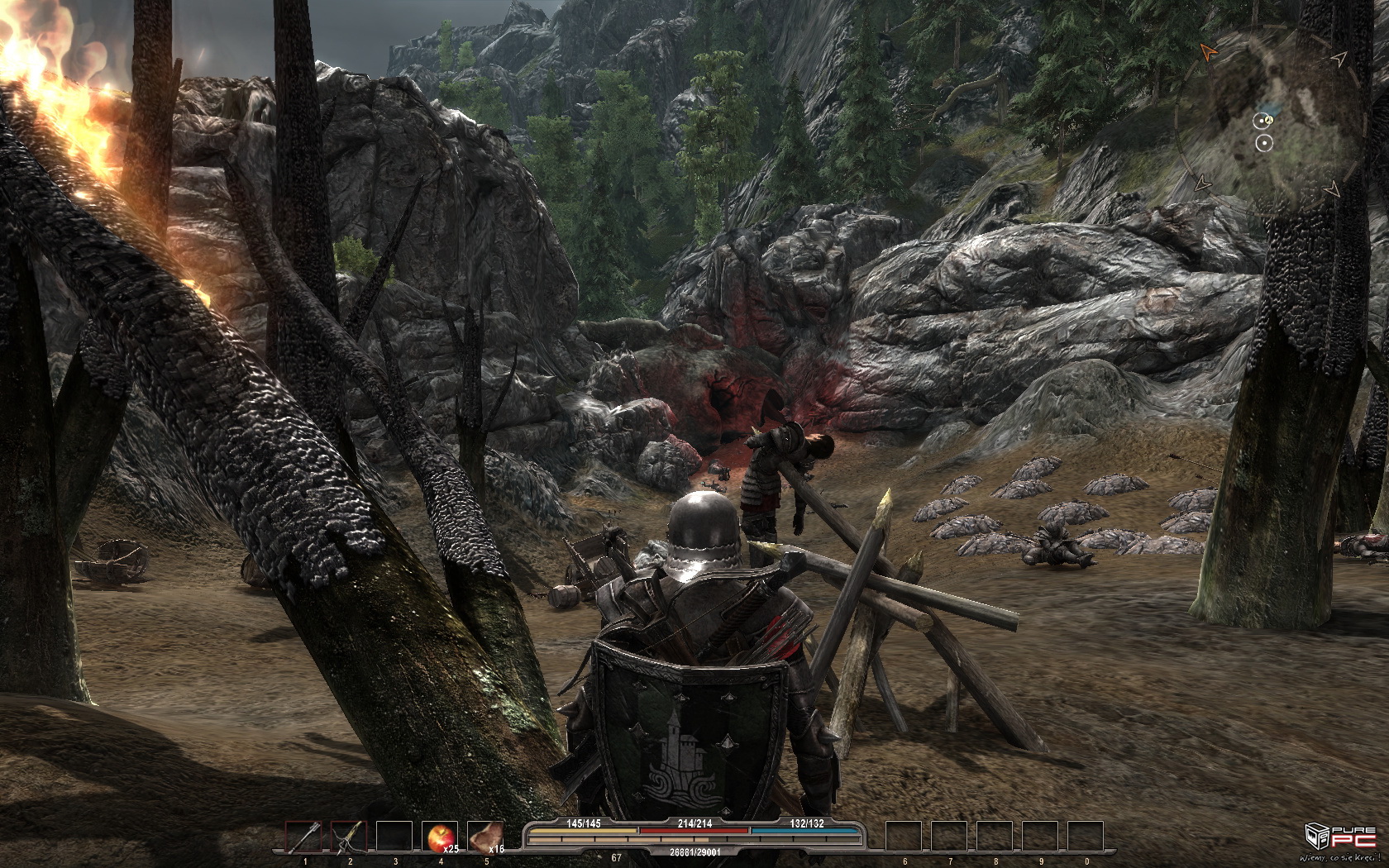Equip the crossbow in hotbar slot 2
The image size is (1389, 868).
click(x=349, y=837)
